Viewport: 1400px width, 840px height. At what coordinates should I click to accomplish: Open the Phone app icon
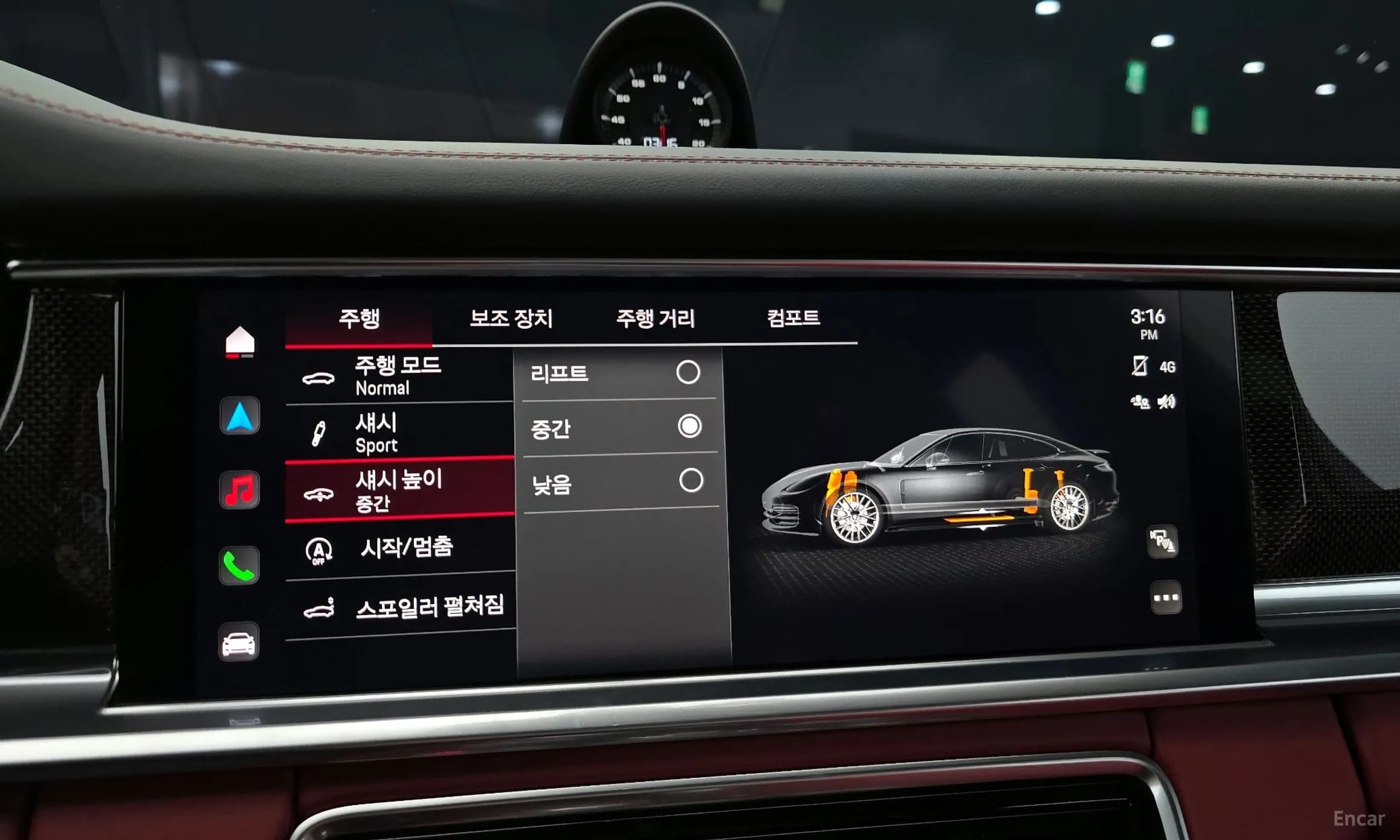tap(241, 565)
